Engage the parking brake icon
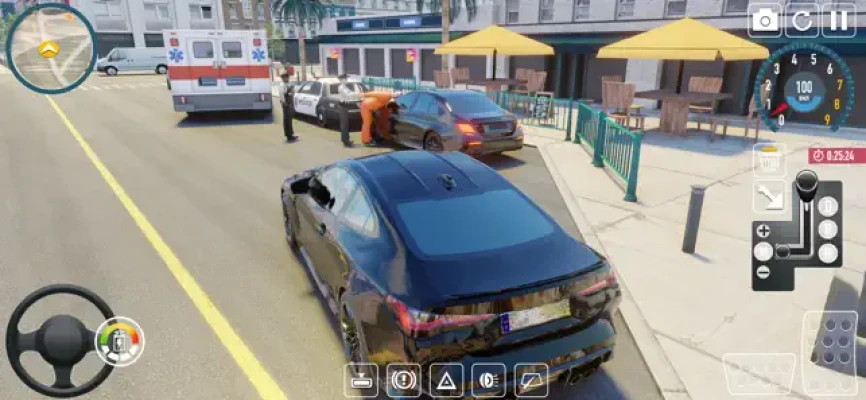866x400 pixels. [403, 380]
